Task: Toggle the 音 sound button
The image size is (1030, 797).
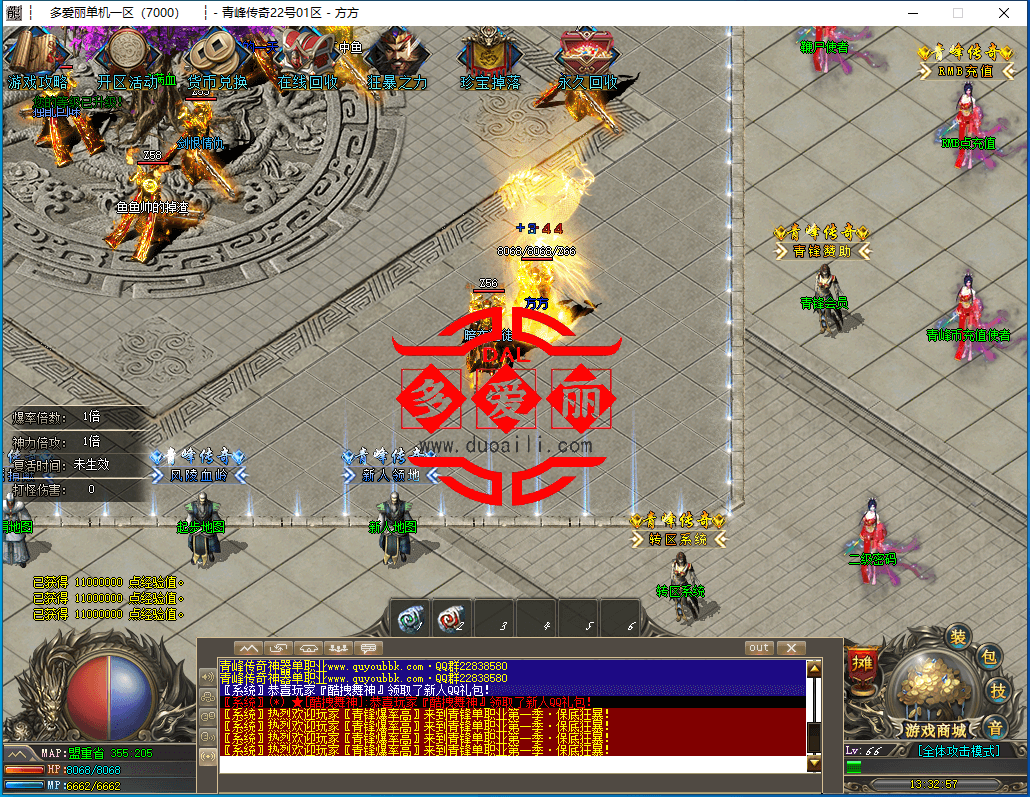Action: (x=993, y=727)
